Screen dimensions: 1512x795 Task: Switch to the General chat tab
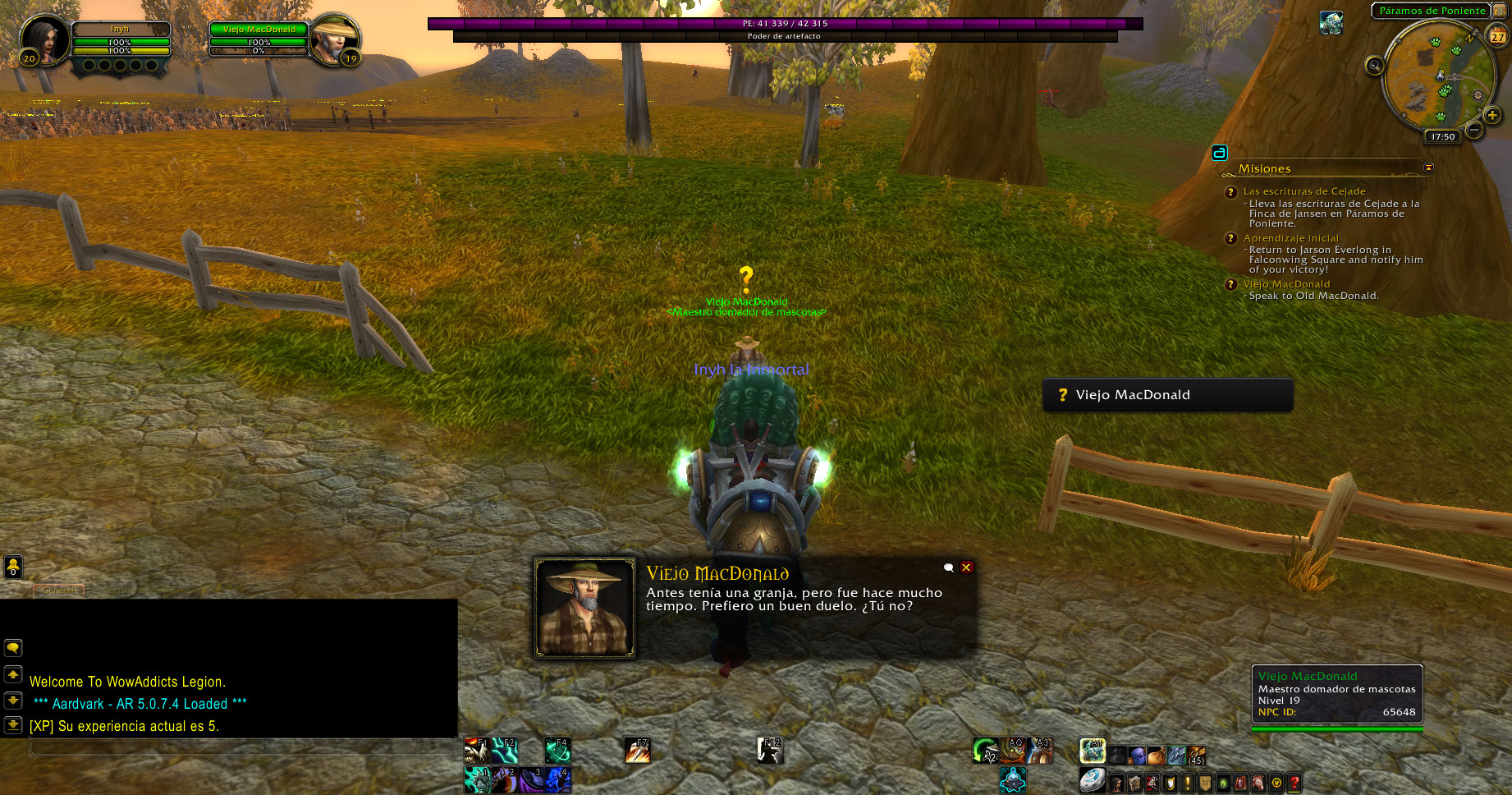57,591
